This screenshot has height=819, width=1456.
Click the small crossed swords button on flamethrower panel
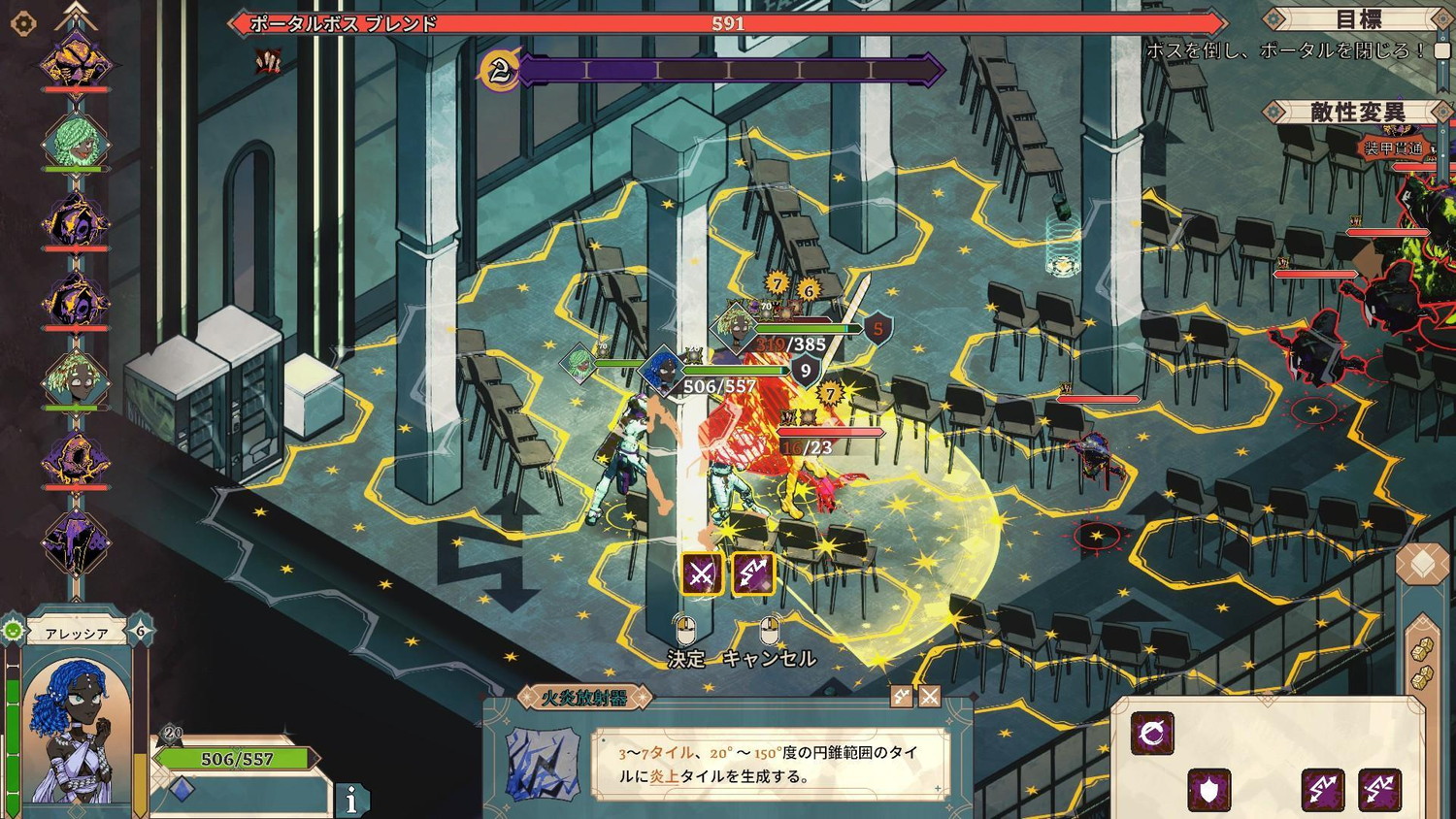pos(930,696)
